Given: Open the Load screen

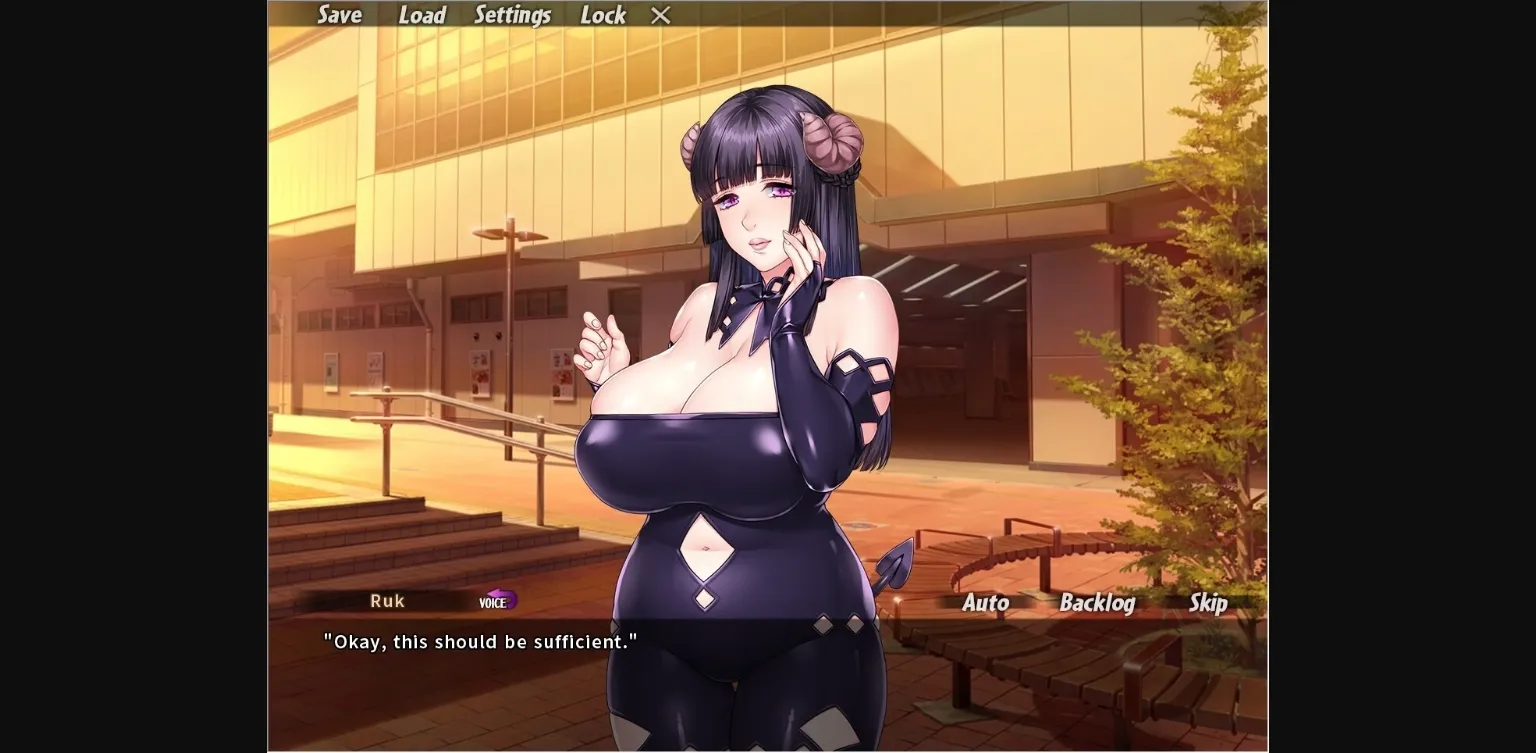Looking at the screenshot, I should click(421, 15).
